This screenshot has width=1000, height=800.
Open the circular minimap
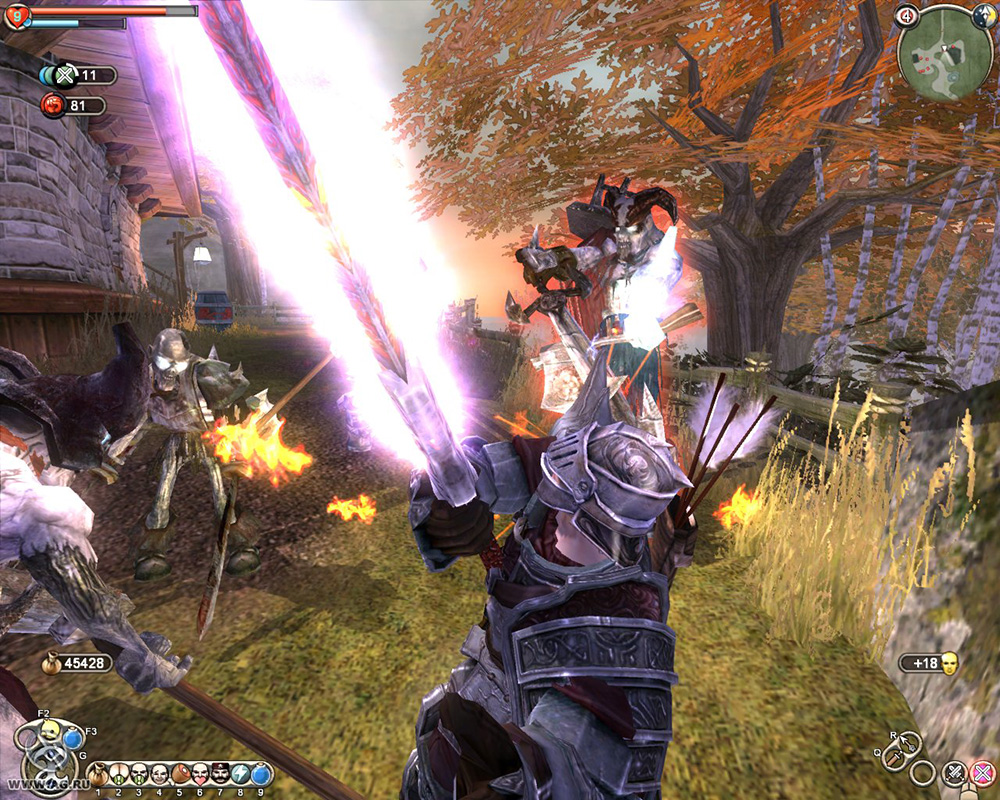click(944, 51)
